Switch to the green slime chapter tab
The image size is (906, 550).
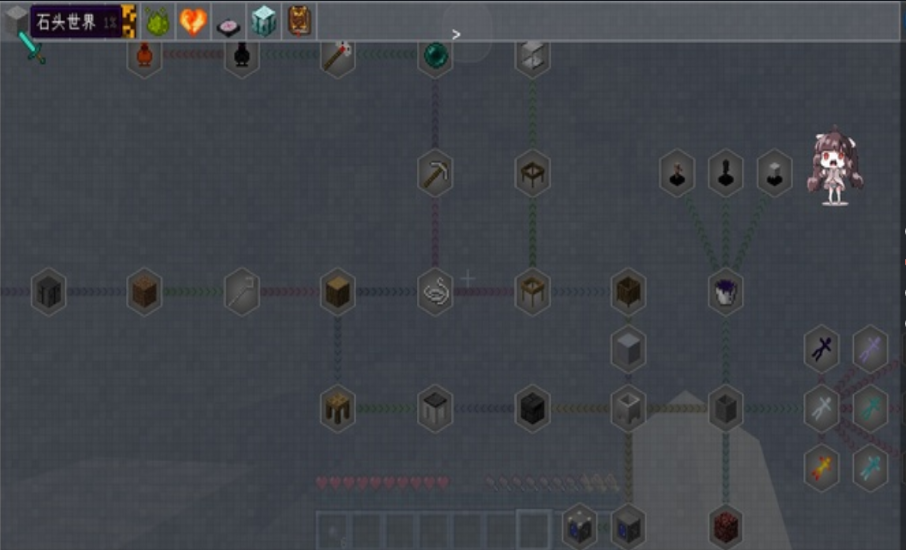click(158, 21)
